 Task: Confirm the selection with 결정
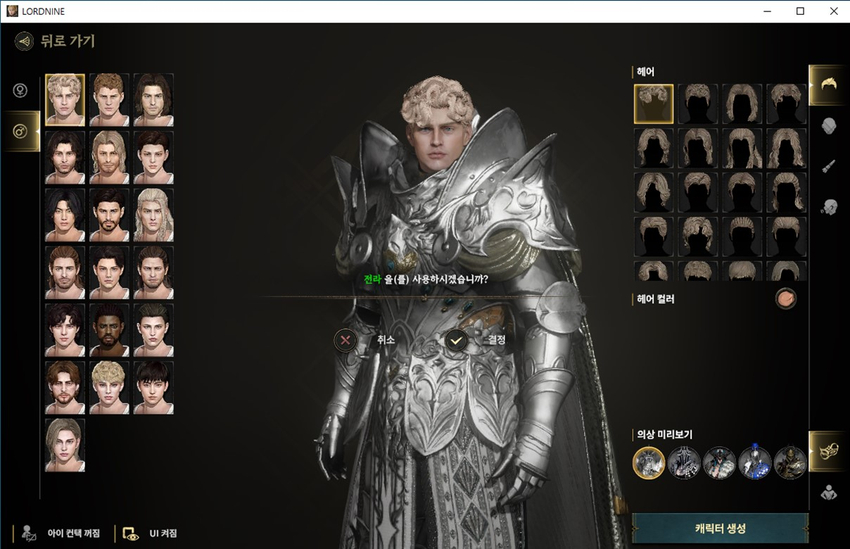[457, 340]
